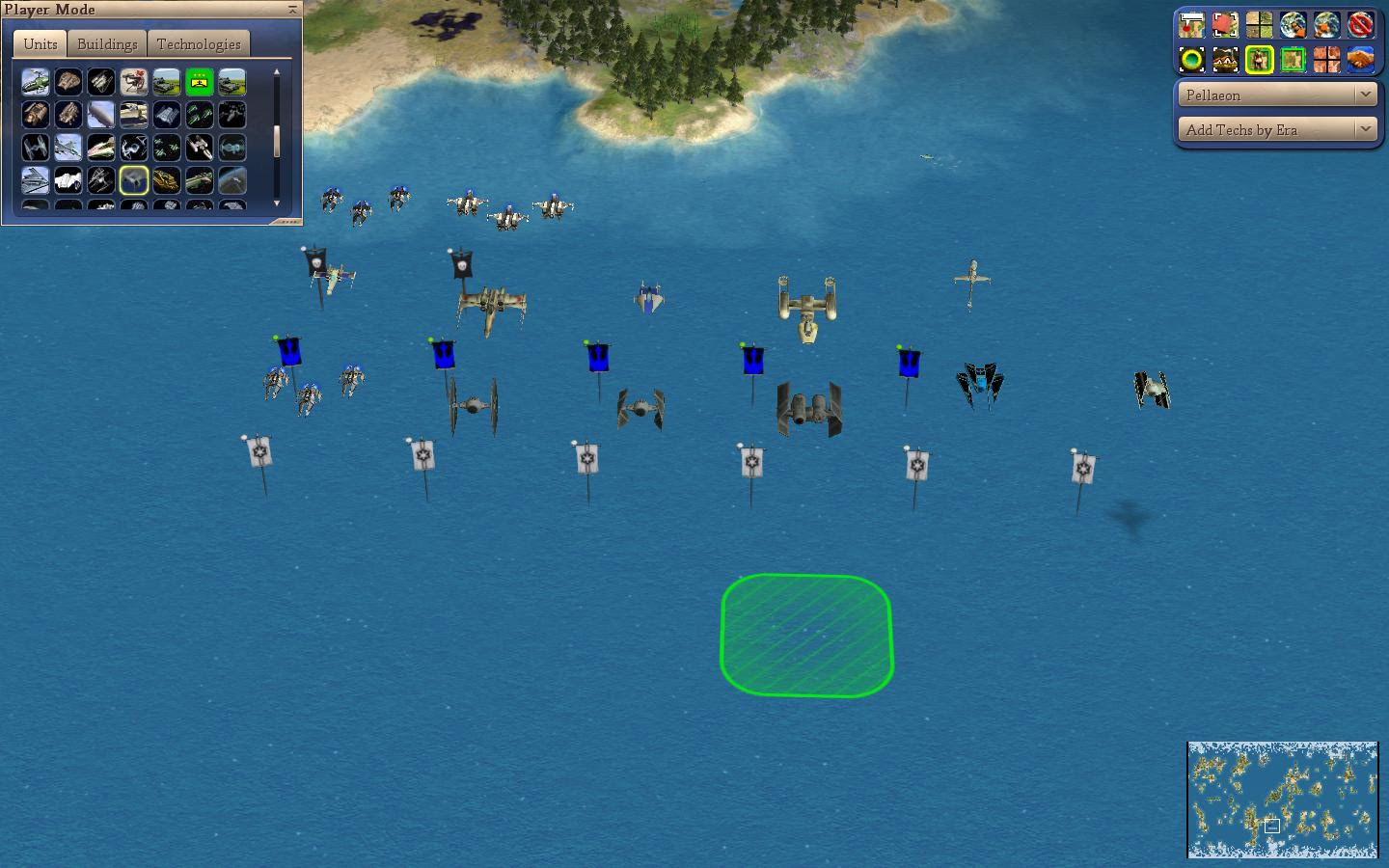
Task: Open the Pellaeon player dropdown
Action: [1275, 95]
